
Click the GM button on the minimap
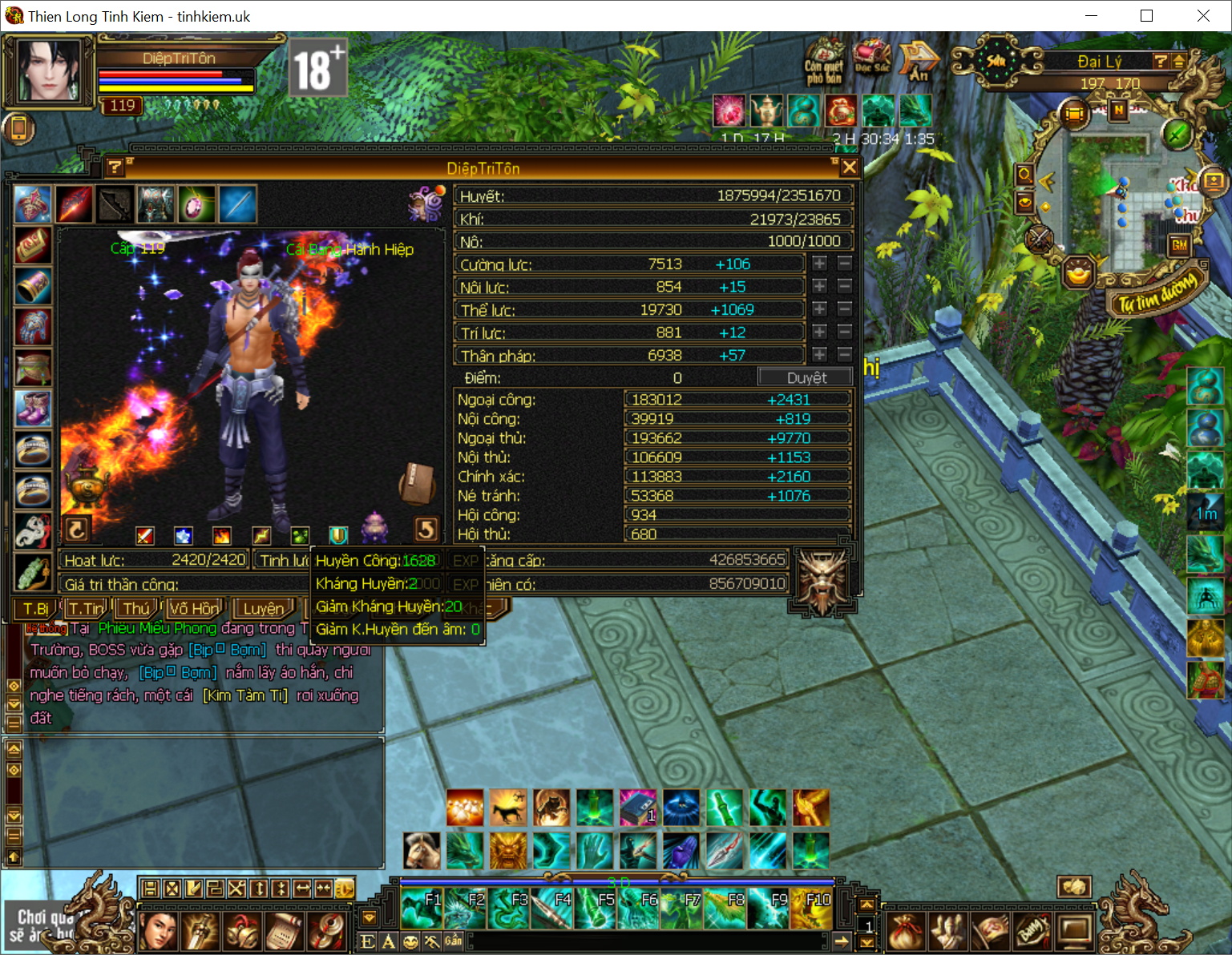click(x=1179, y=245)
